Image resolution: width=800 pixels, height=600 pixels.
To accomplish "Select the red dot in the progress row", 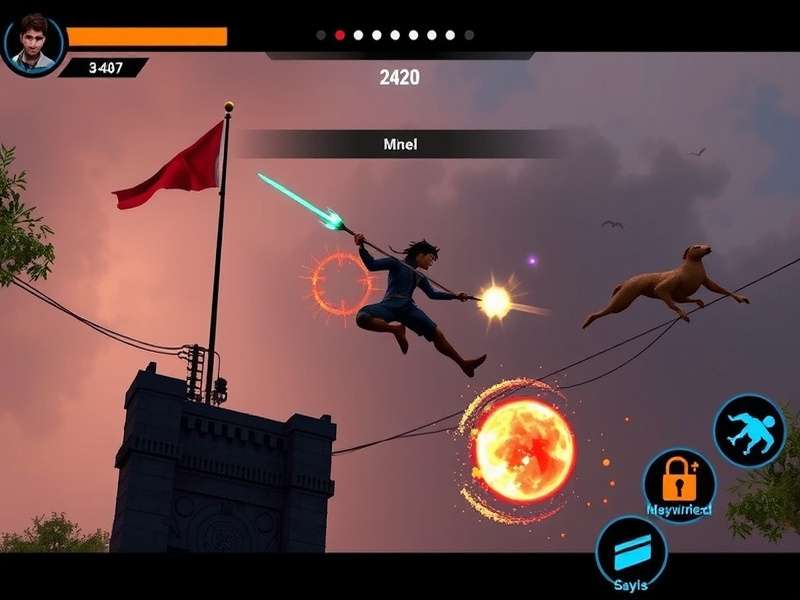I will (x=340, y=35).
